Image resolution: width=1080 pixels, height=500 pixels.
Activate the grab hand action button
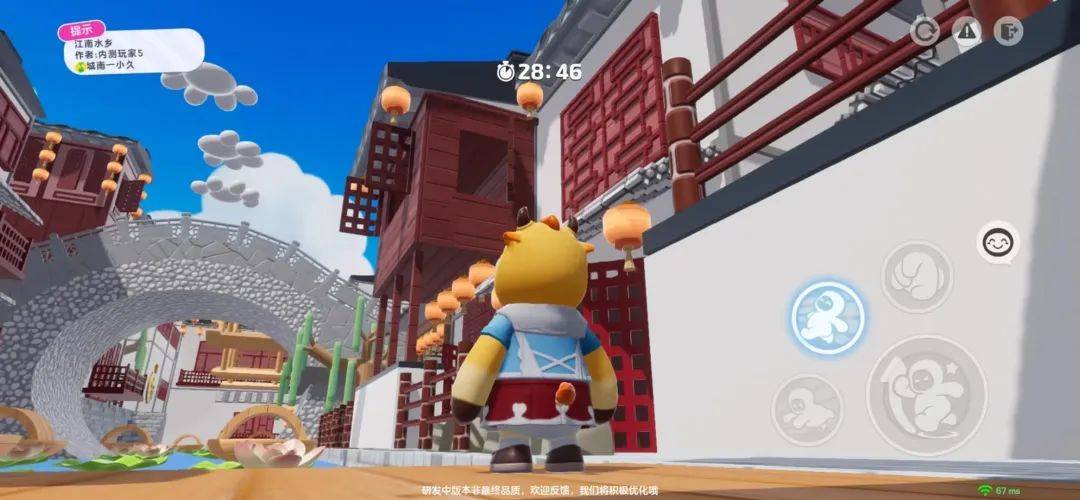(916, 277)
